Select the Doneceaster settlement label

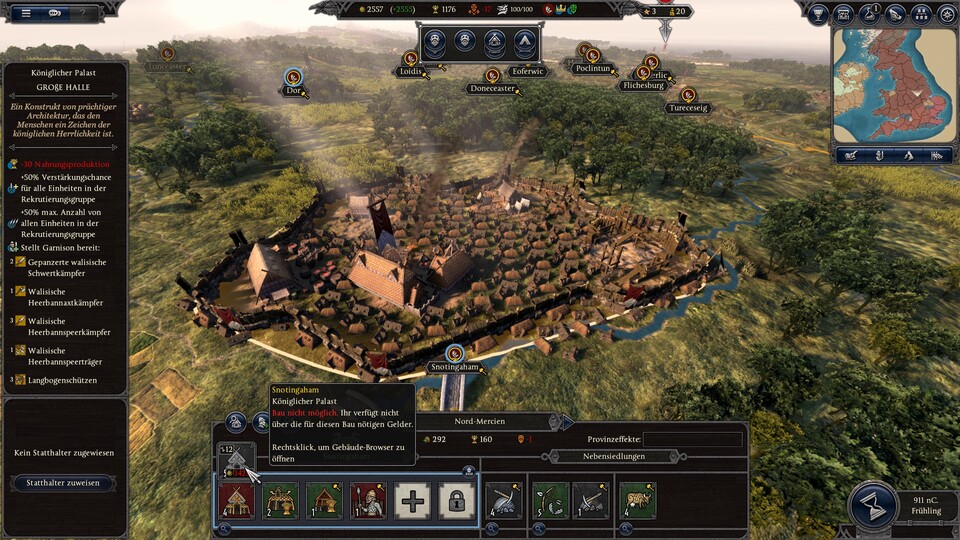click(492, 88)
